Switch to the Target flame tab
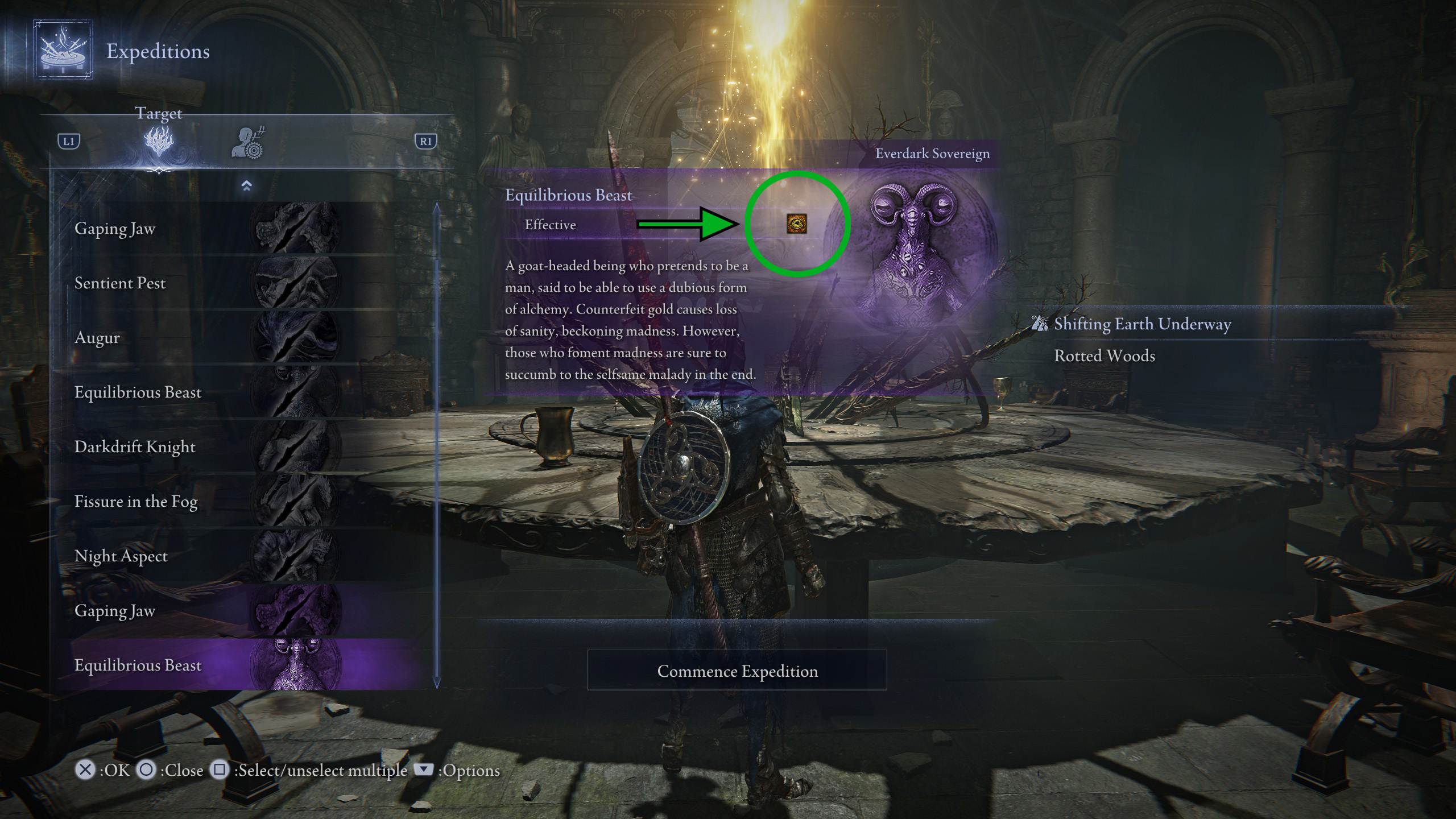Viewport: 1456px width, 819px height. [x=159, y=142]
